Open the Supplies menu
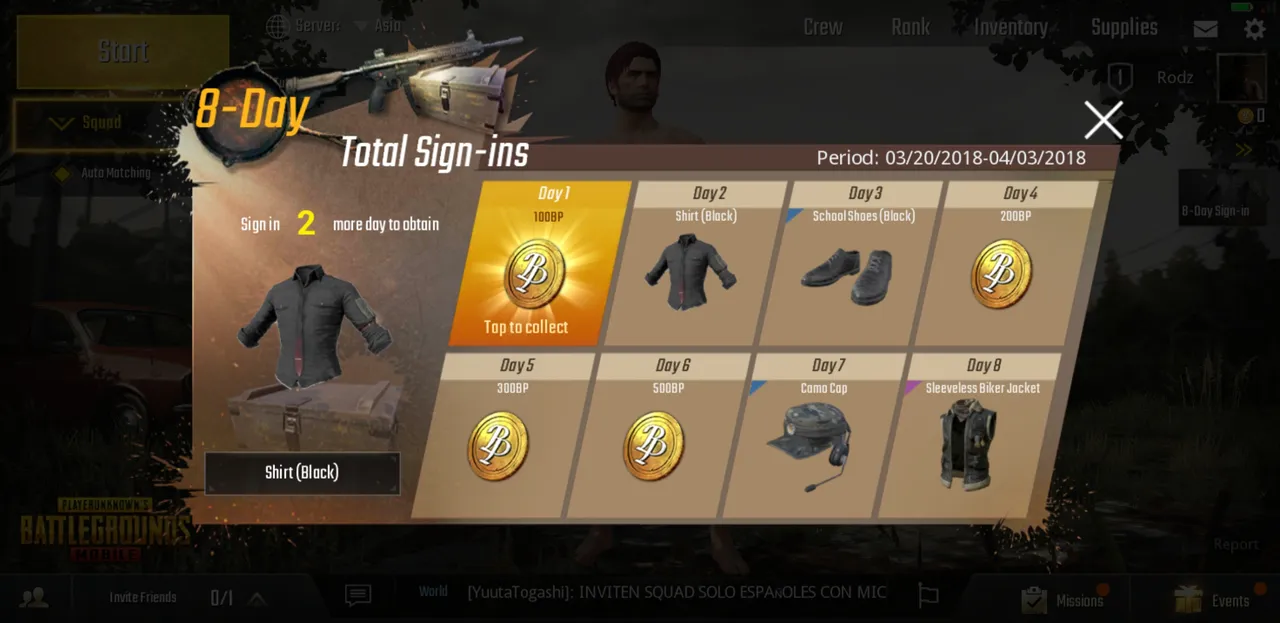 pos(1124,28)
